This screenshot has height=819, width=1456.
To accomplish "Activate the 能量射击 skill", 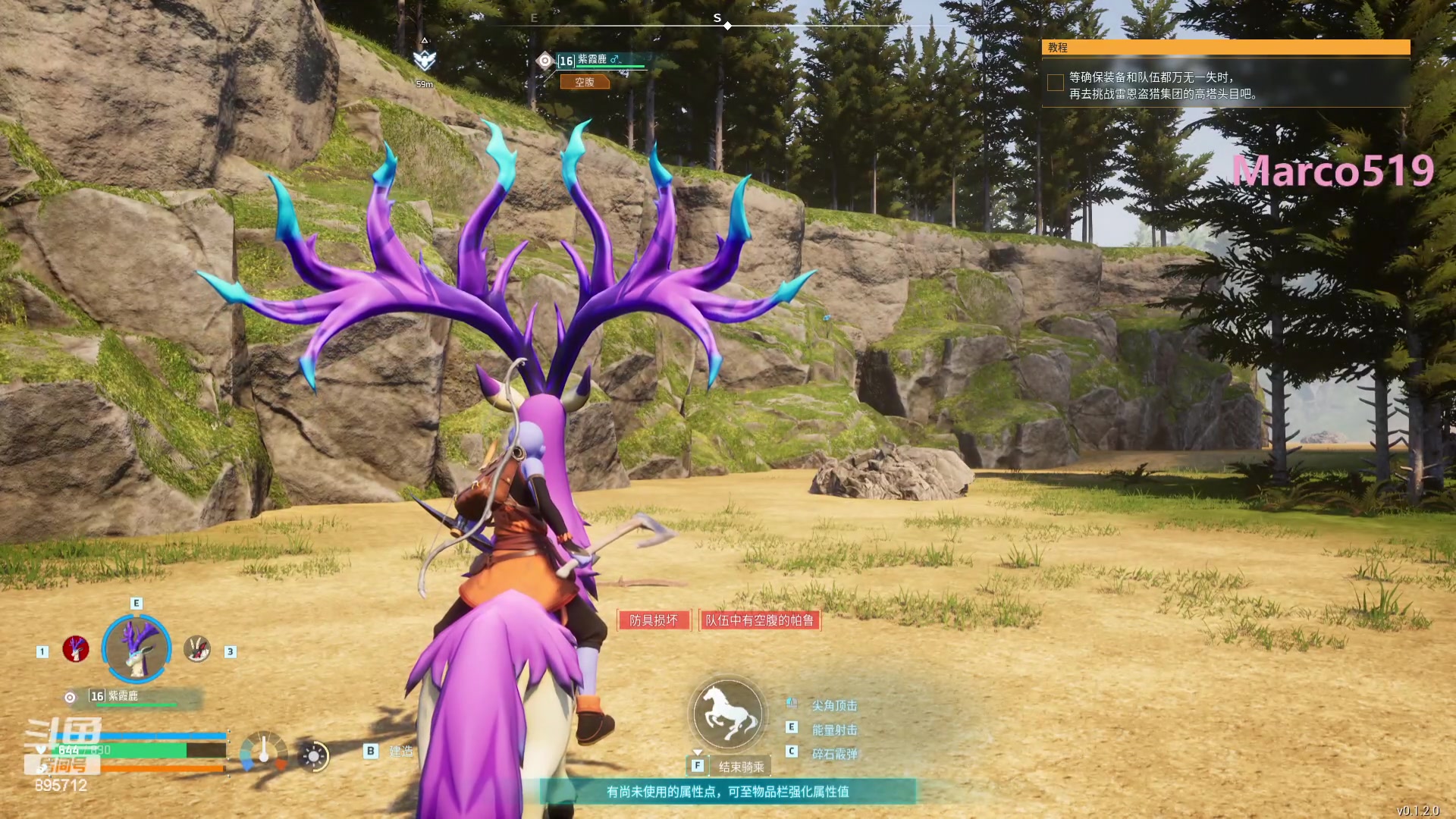I will pos(834,730).
